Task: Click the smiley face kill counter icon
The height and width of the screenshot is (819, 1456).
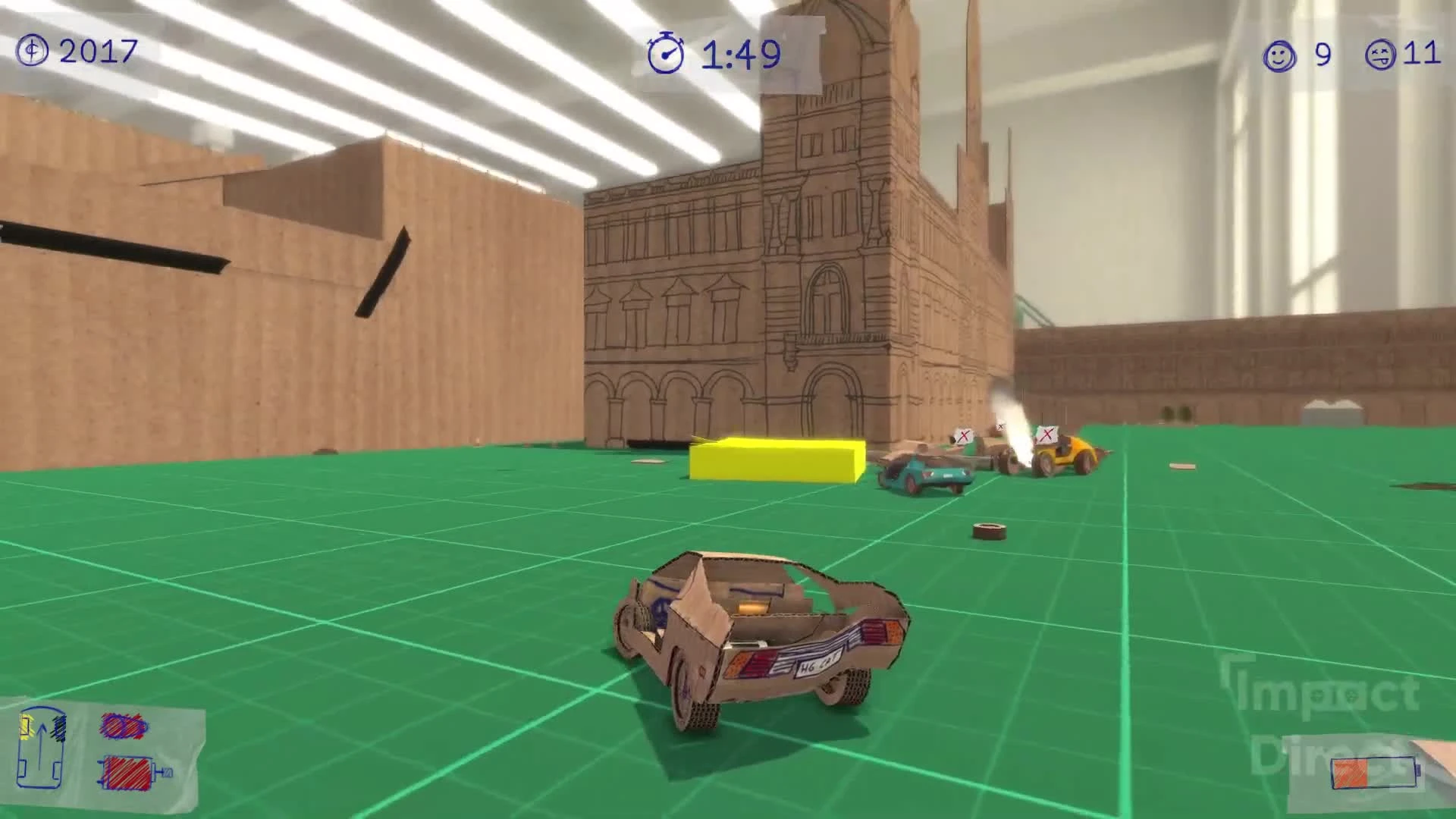Action: [1277, 55]
